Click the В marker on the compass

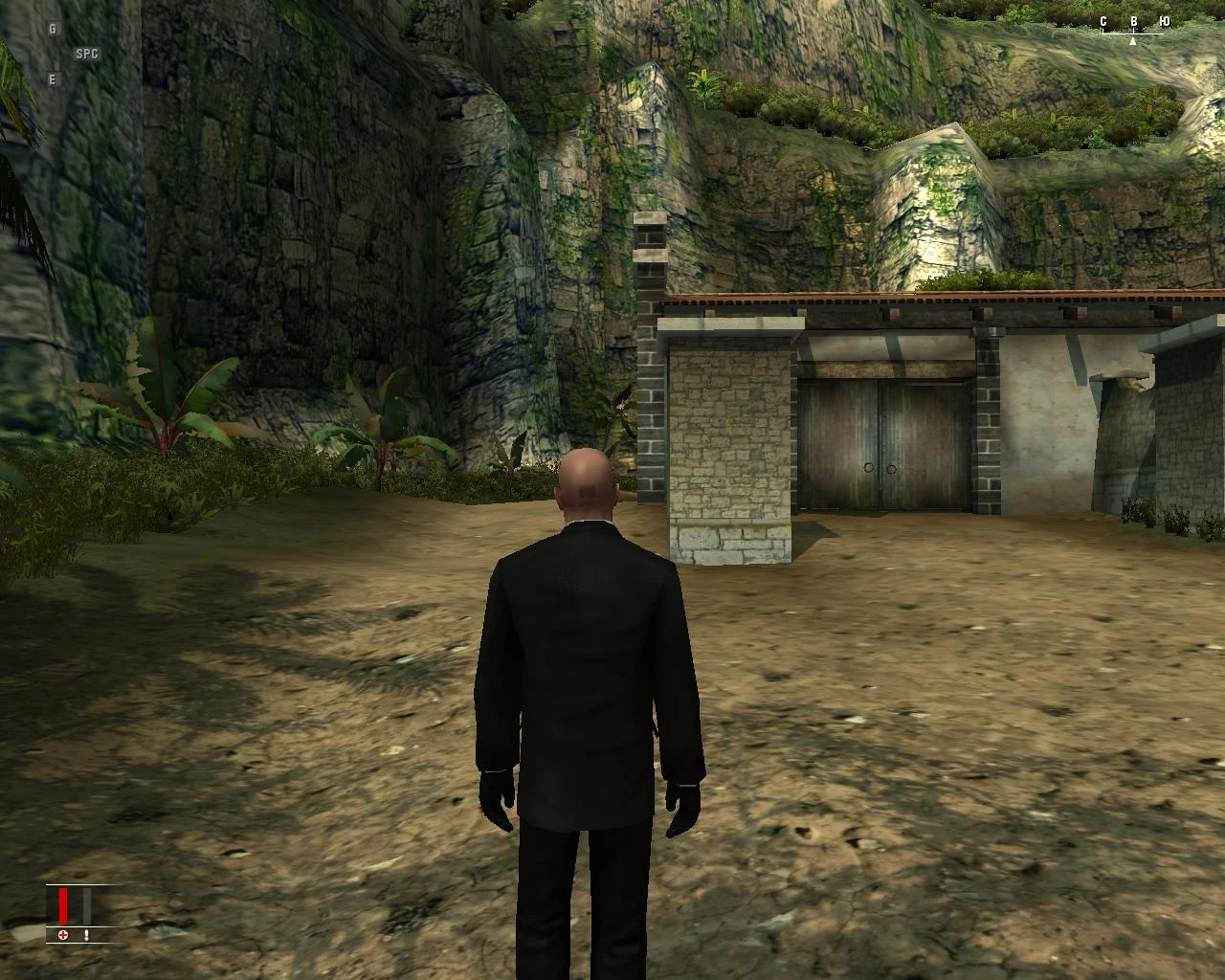point(1134,21)
